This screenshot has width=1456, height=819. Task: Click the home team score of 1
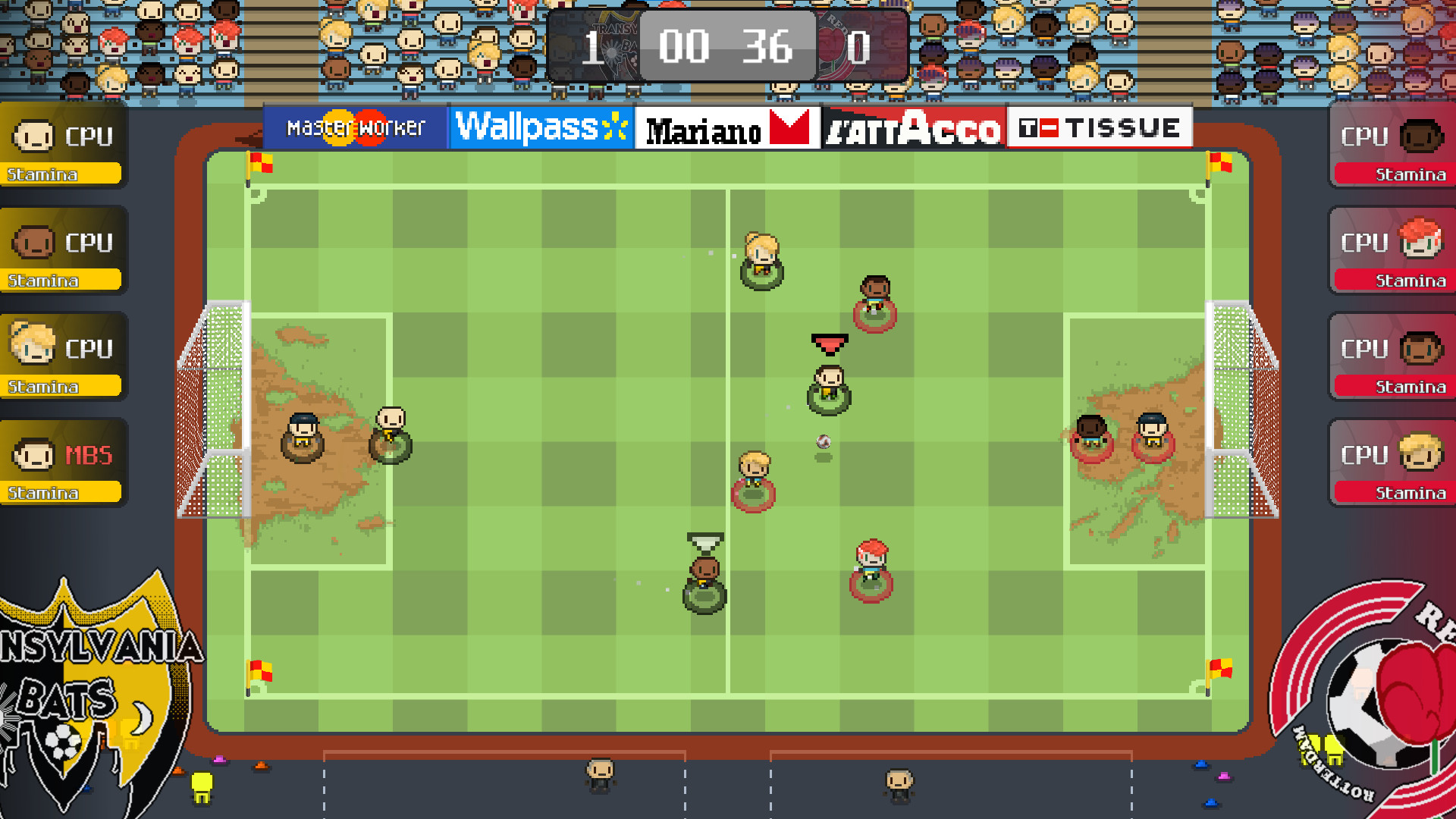pyautogui.click(x=596, y=47)
